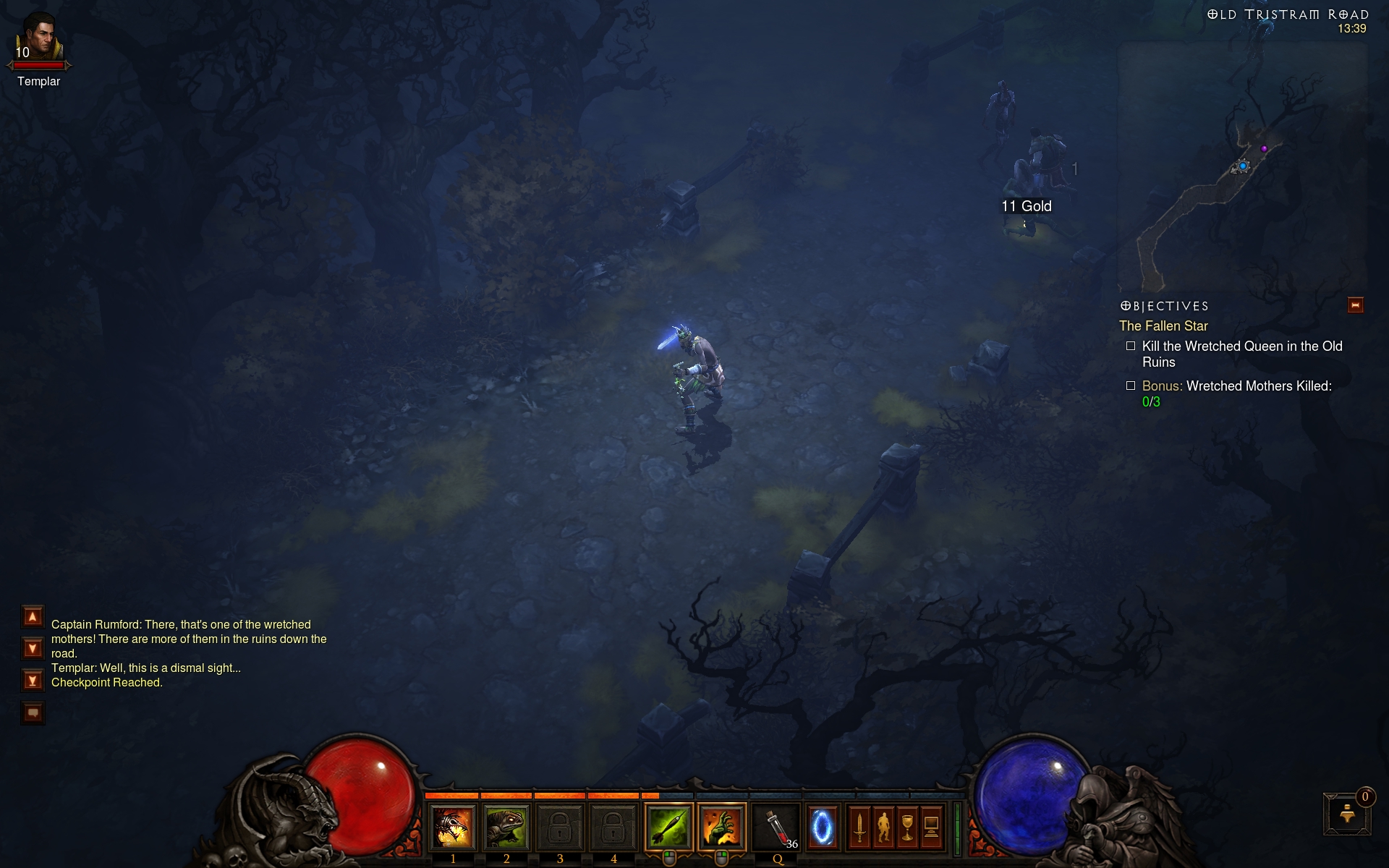Select the Poison Dart skill icon
The image size is (1389, 868).
pyautogui.click(x=668, y=826)
